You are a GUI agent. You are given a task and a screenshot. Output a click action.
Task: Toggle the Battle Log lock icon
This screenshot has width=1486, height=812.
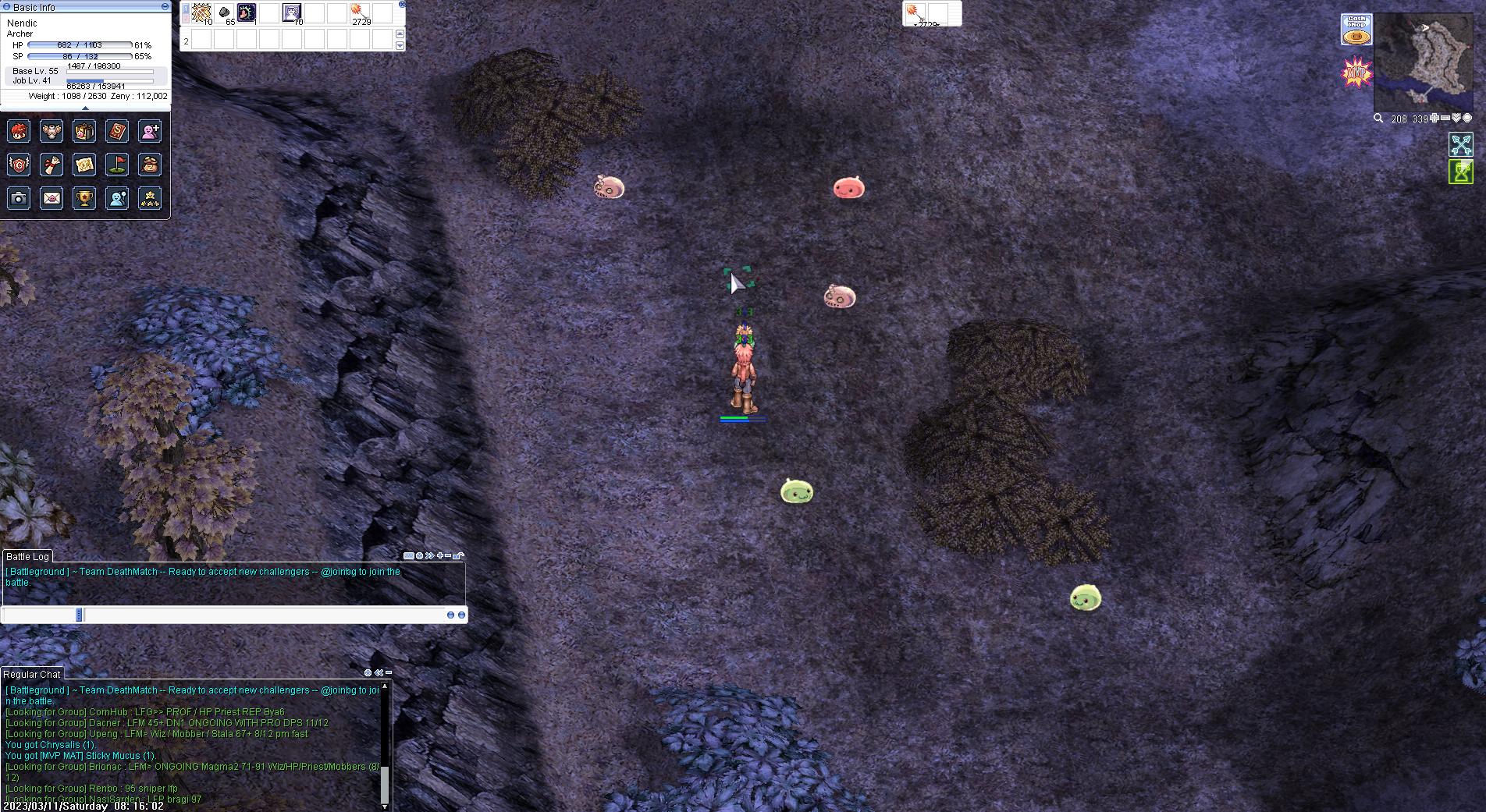tap(457, 555)
